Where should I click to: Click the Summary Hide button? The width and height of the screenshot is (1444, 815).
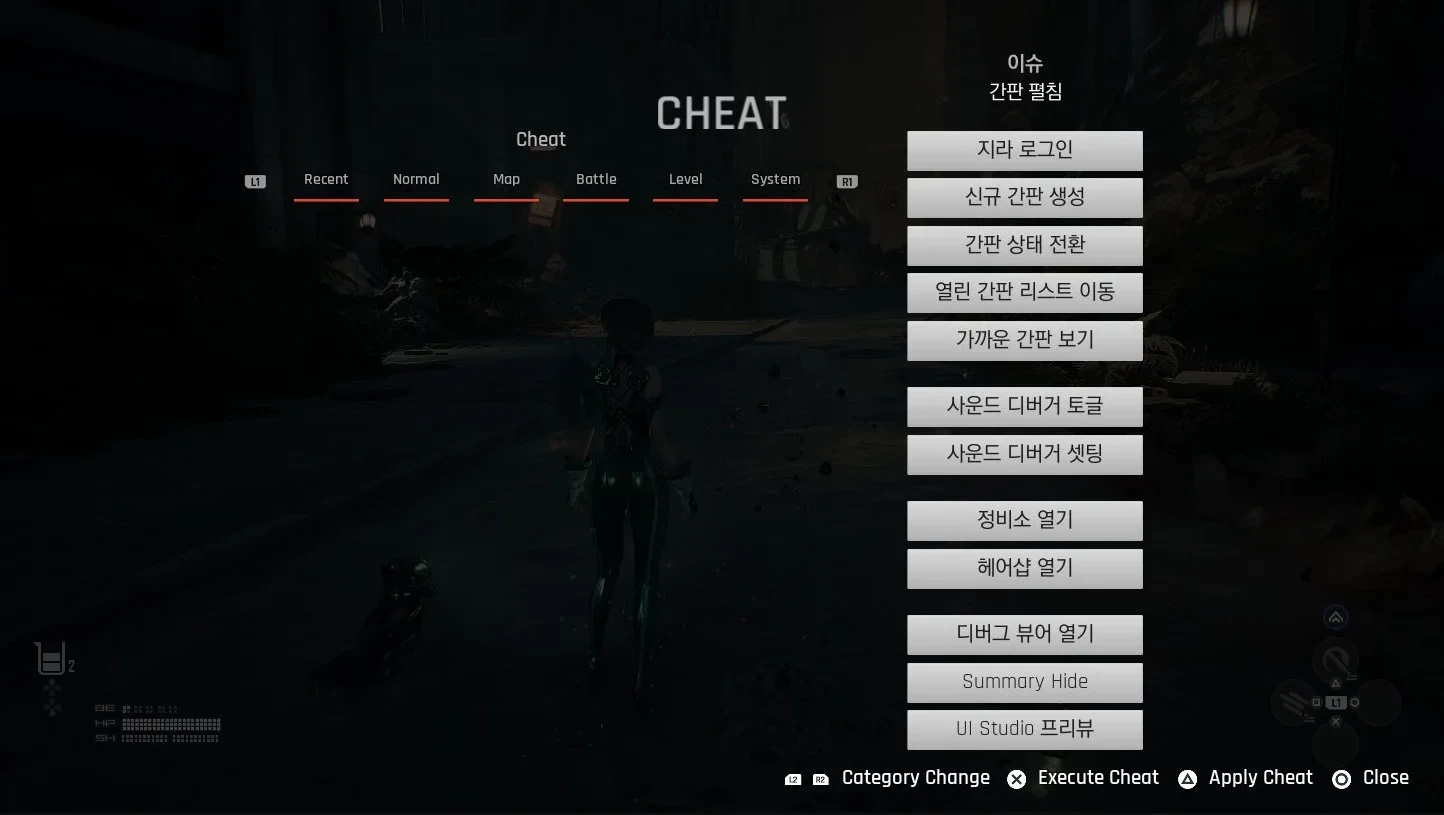pos(1024,682)
